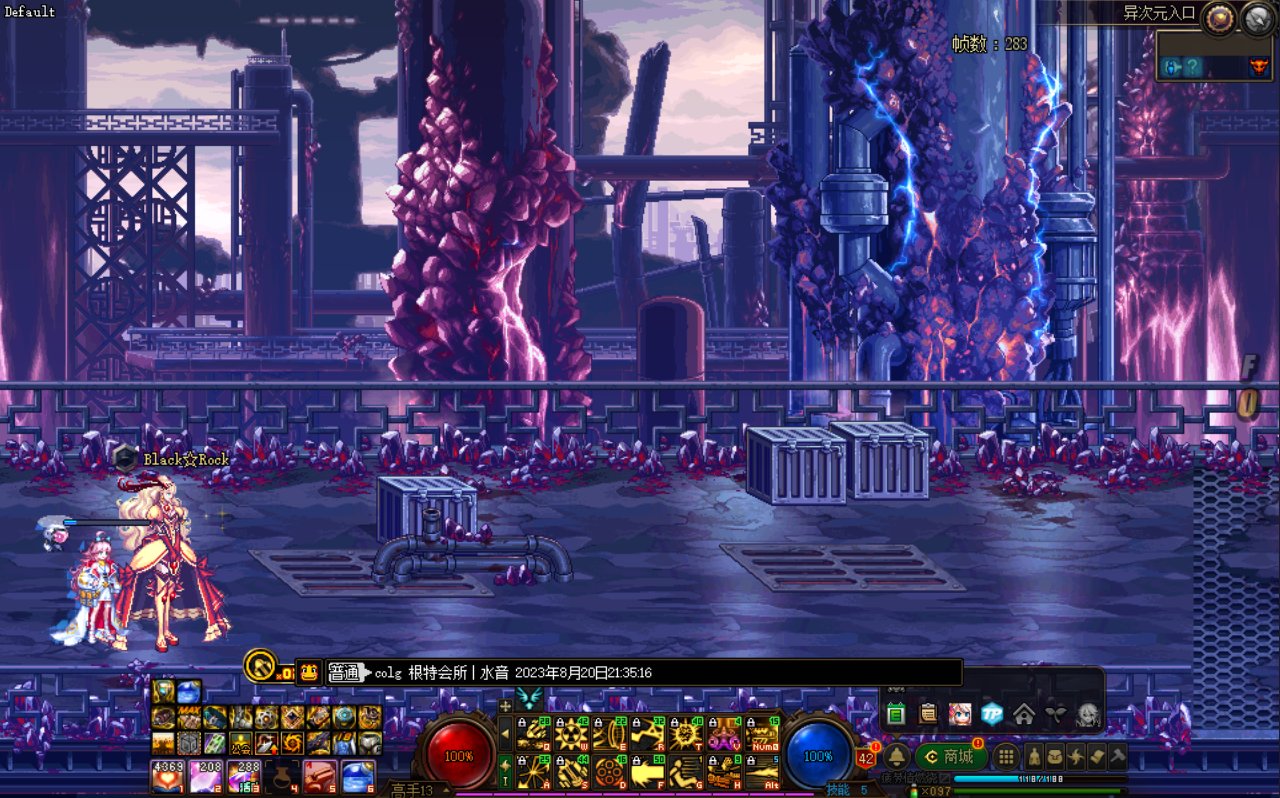
Task: Activate the revolver cylinder skill on D
Action: (610, 771)
